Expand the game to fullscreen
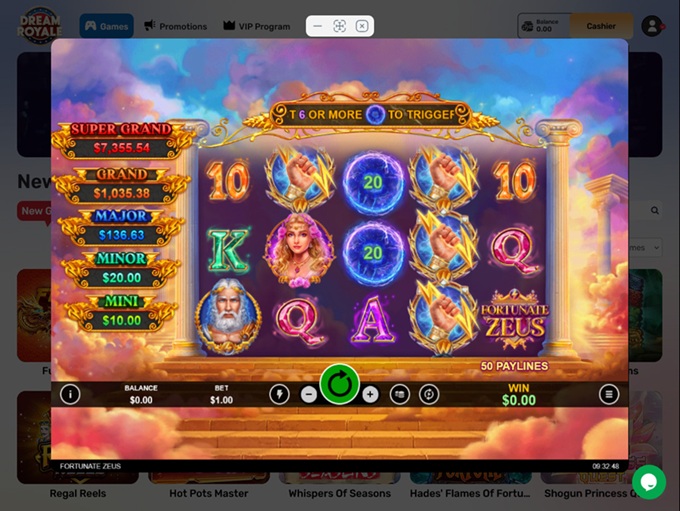Image resolution: width=680 pixels, height=511 pixels. click(340, 26)
